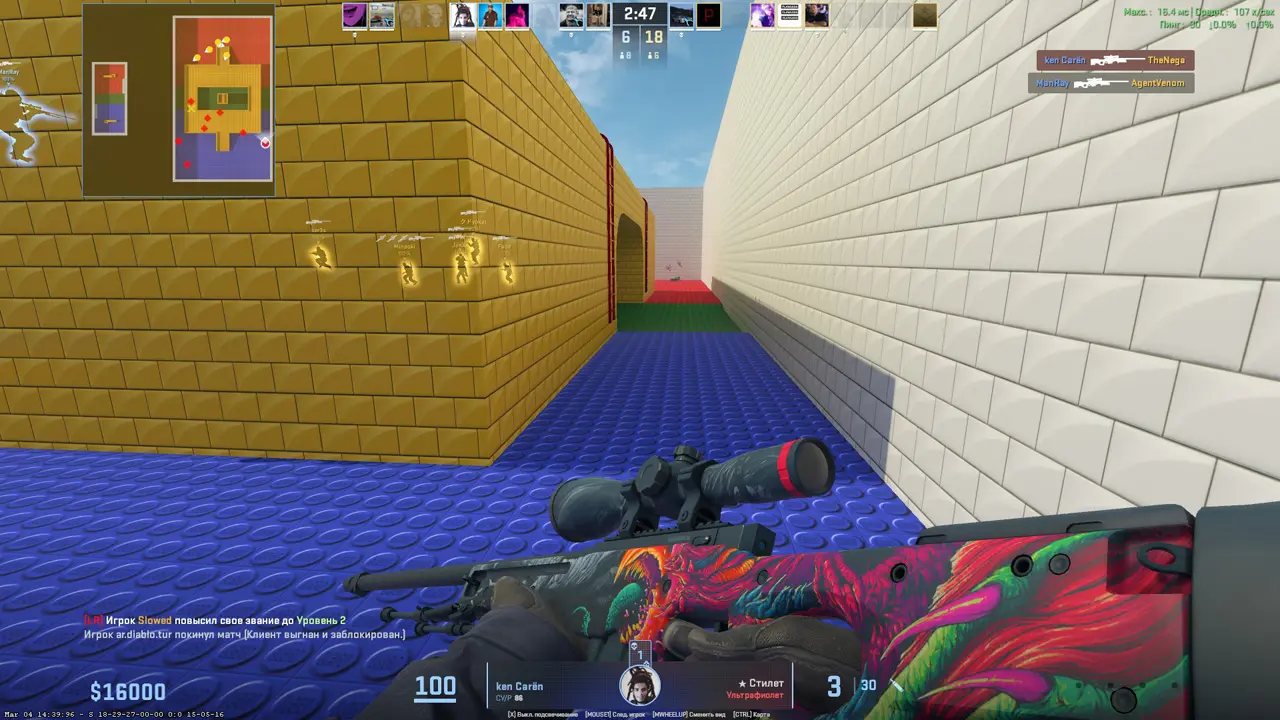Click the ken Carën kills TheNega feed entry
The height and width of the screenshot is (720, 1280).
[x=1115, y=61]
